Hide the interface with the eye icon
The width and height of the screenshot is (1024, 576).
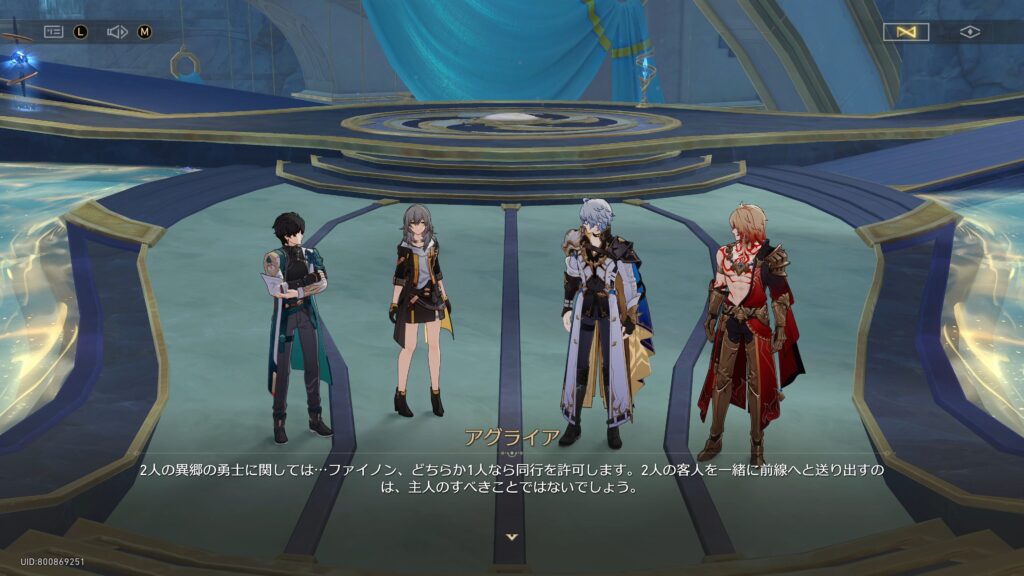click(x=969, y=32)
